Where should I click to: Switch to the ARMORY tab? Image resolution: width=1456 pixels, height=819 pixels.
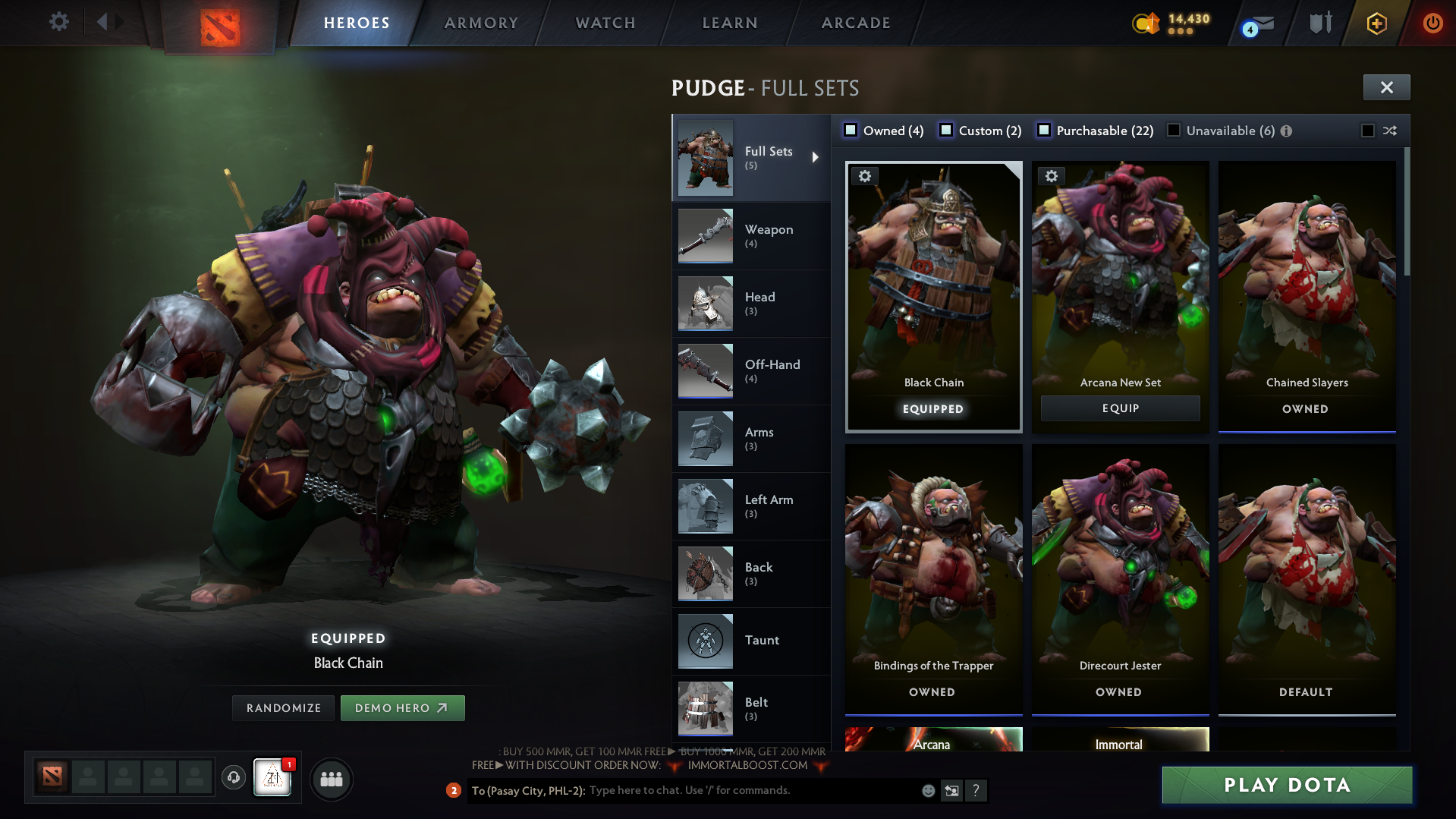(480, 23)
